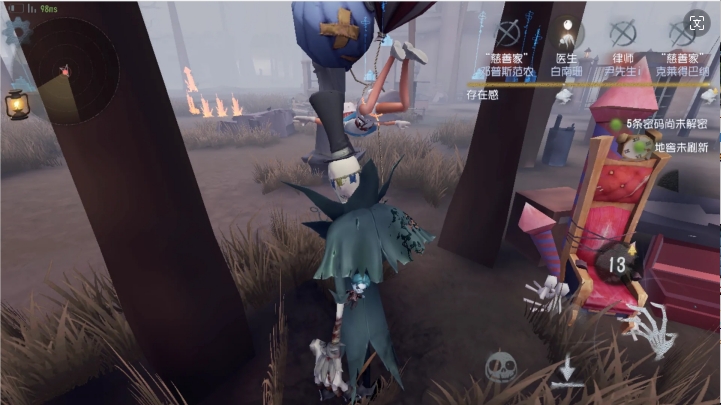Activate the jack-o'-lantern skull ability
The image size is (721, 405).
pos(500,367)
